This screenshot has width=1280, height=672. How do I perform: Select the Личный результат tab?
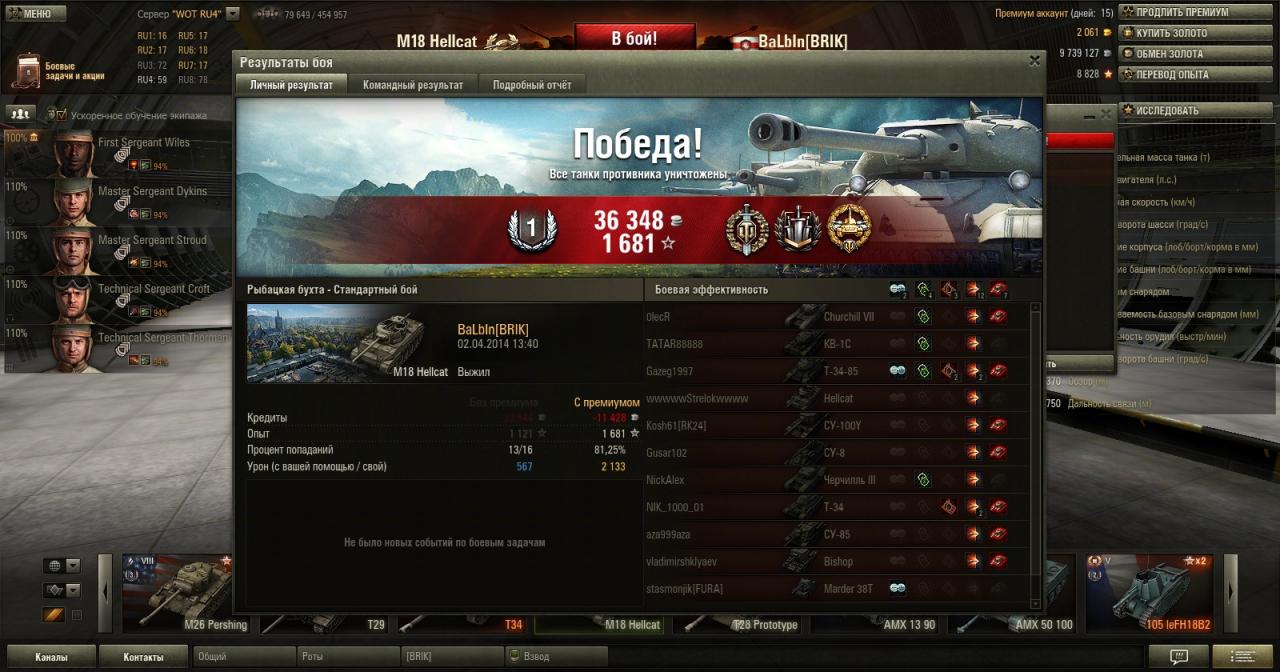coord(291,85)
